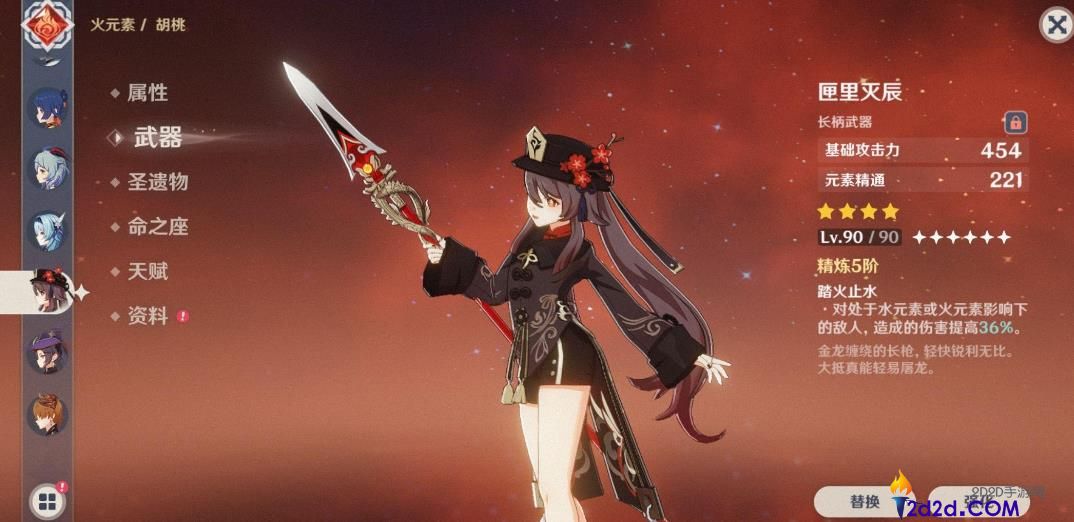Close the character screen with the X
This screenshot has width=1074, height=522.
click(1056, 24)
